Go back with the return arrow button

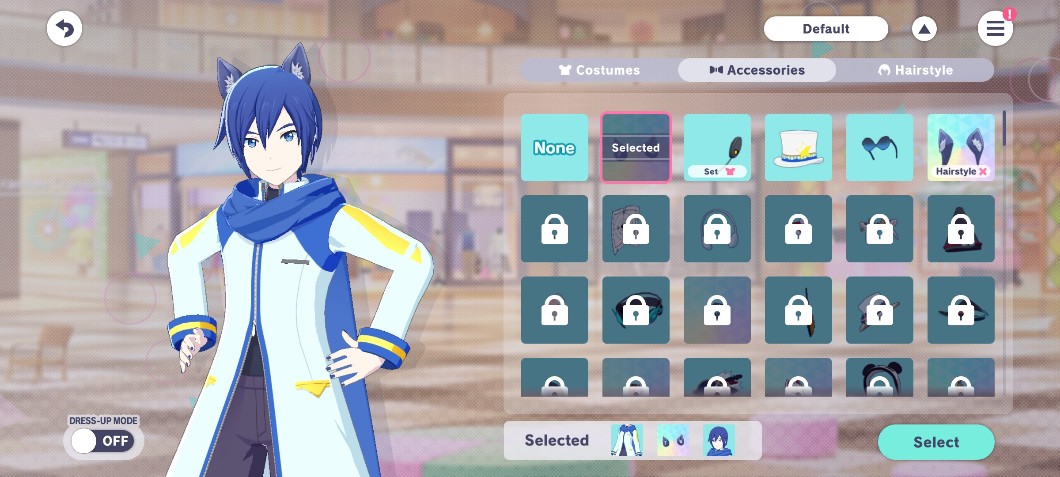click(64, 29)
